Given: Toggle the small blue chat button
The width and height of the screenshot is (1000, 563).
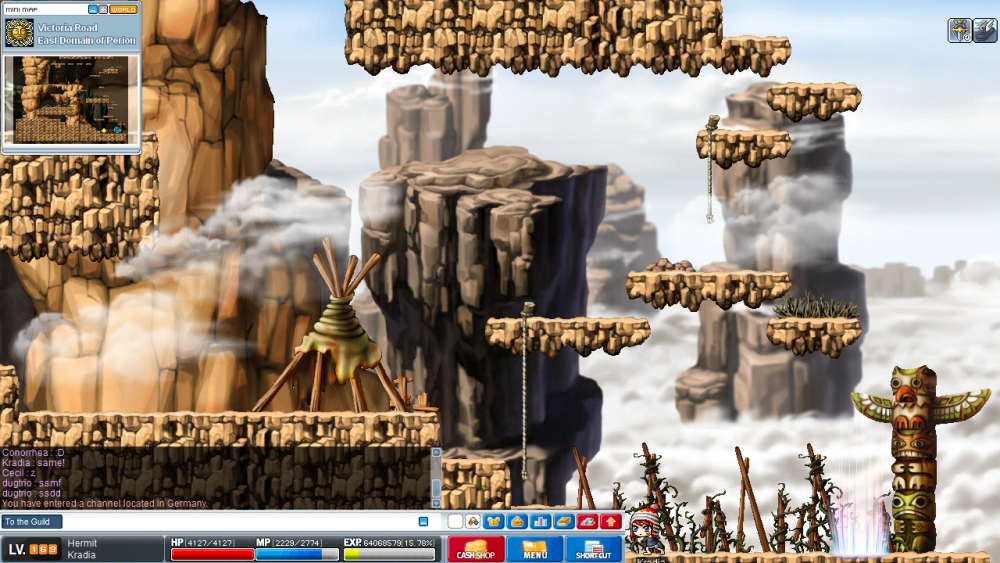Looking at the screenshot, I should [423, 522].
